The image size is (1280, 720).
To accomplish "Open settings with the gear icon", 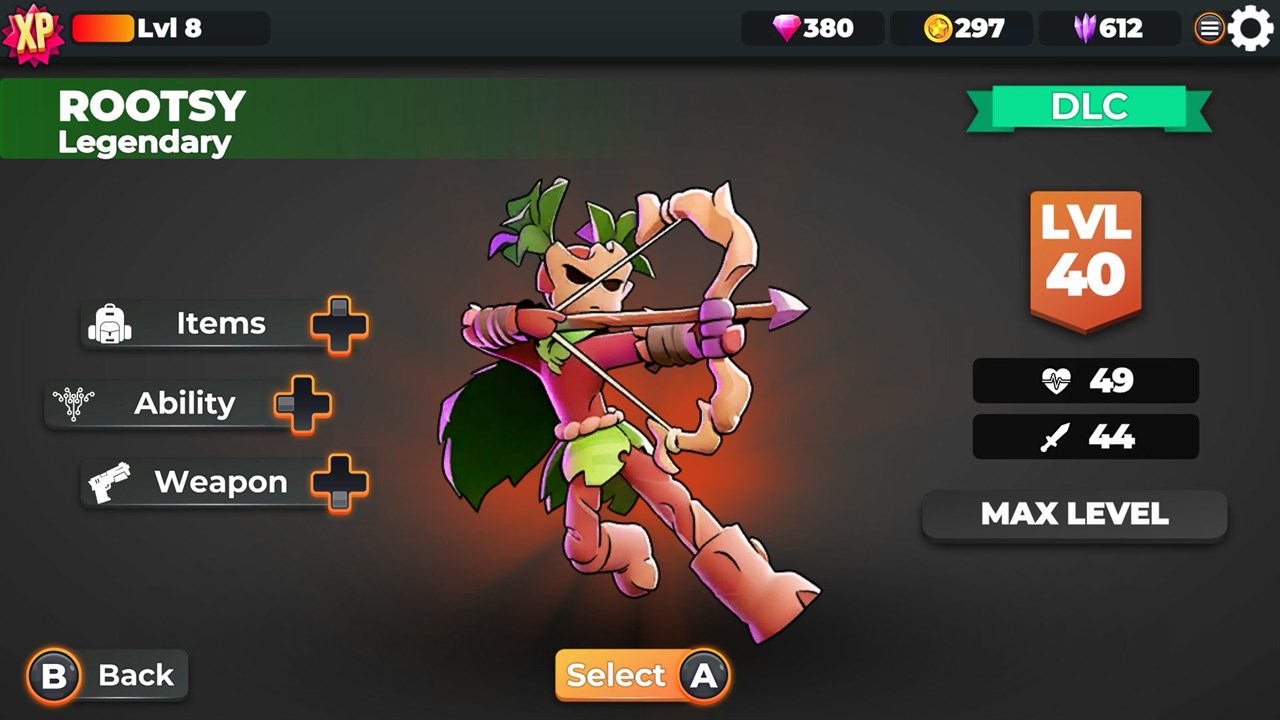I will pyautogui.click(x=1250, y=28).
